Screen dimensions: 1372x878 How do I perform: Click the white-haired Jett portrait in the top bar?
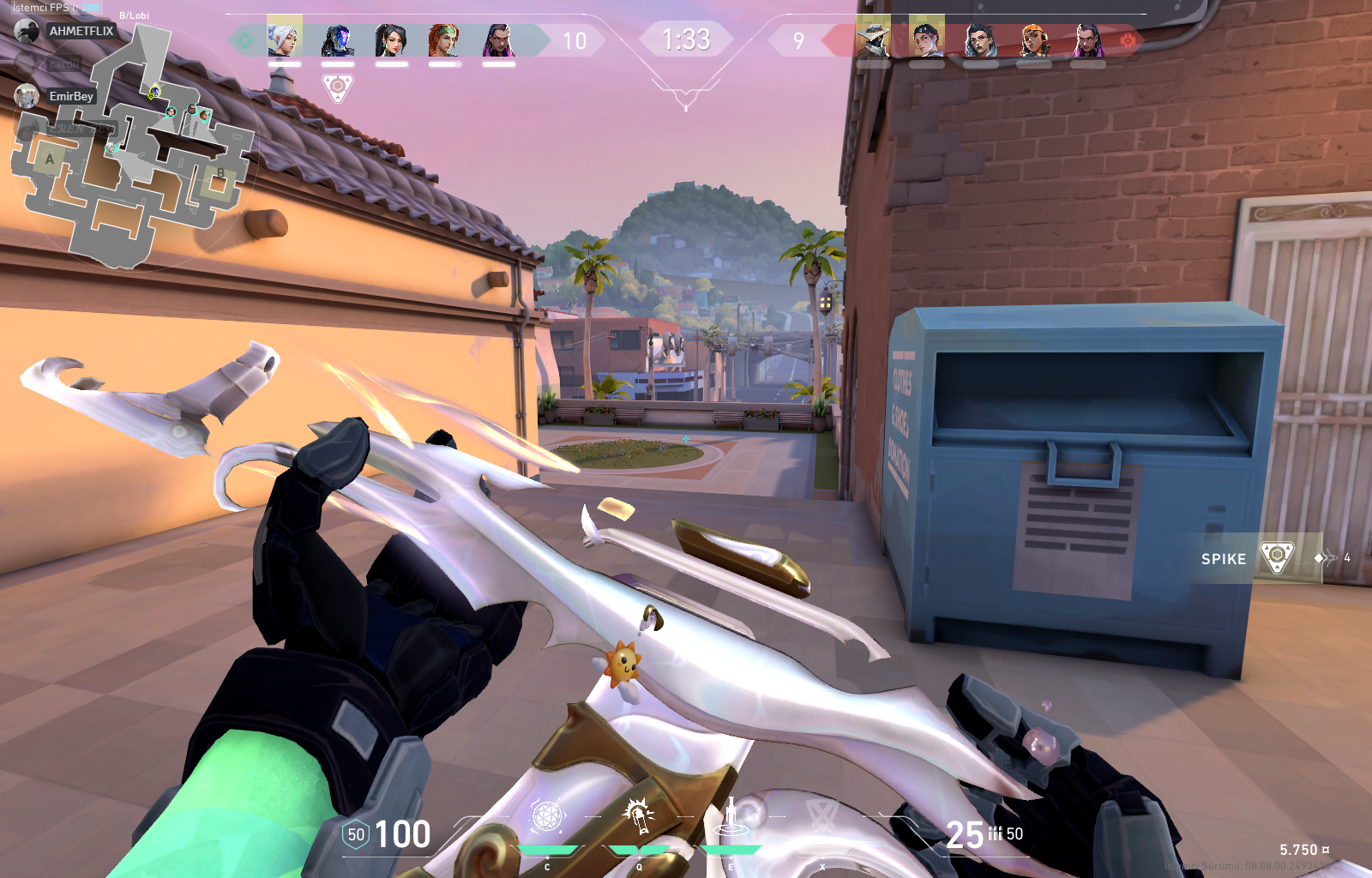tap(284, 39)
